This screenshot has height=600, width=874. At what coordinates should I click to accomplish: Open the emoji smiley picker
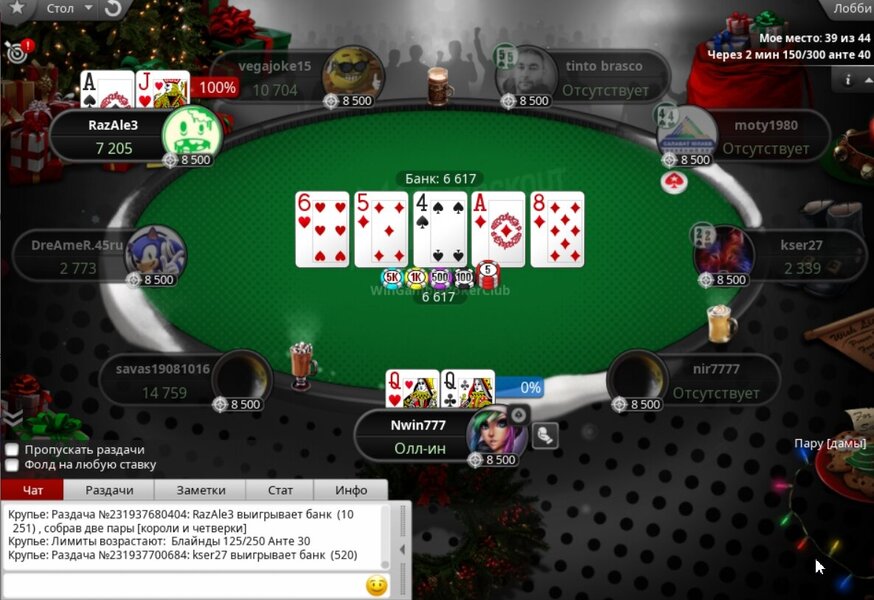376,586
